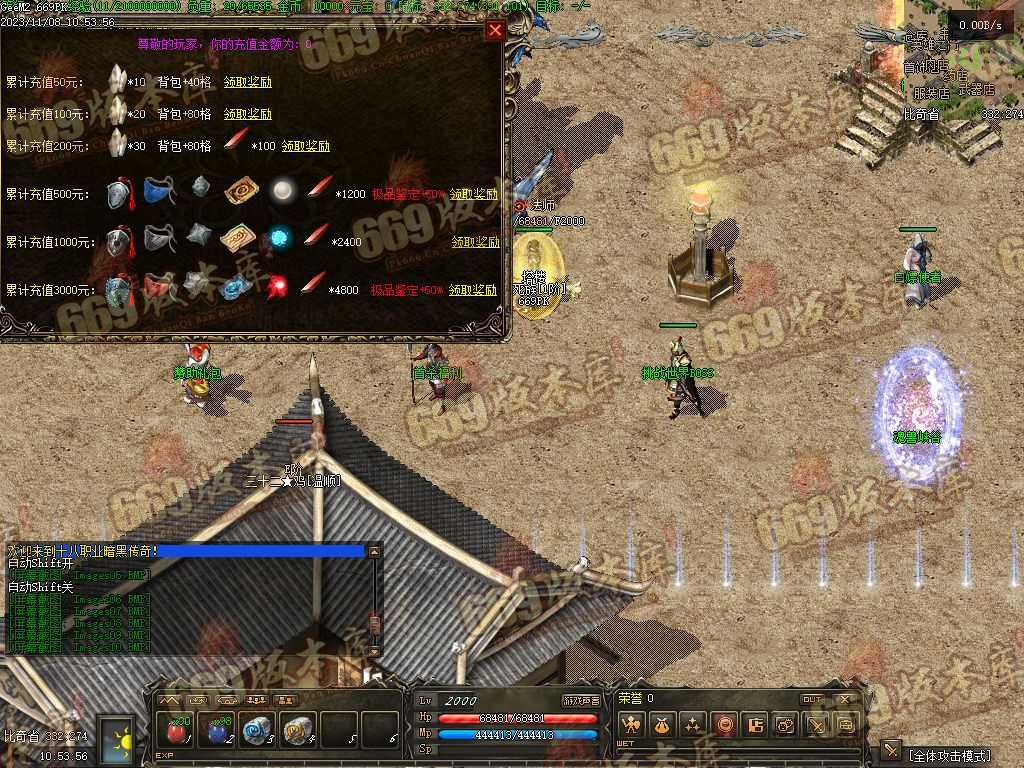Viewport: 1024px width, 768px height.
Task: Claim the 500 yuan recharge reward
Action: (x=473, y=194)
